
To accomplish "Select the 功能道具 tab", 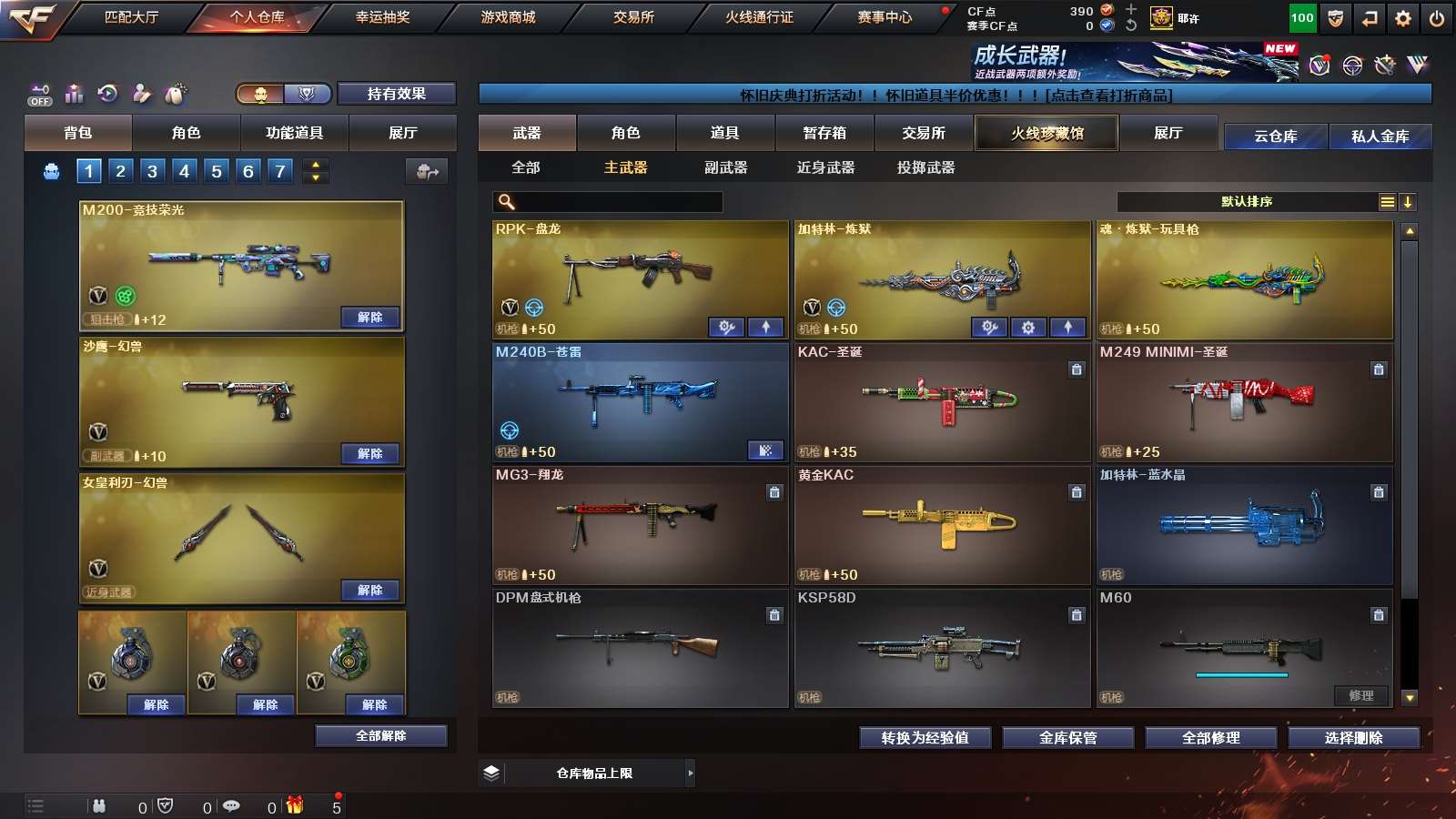I will coord(294,133).
